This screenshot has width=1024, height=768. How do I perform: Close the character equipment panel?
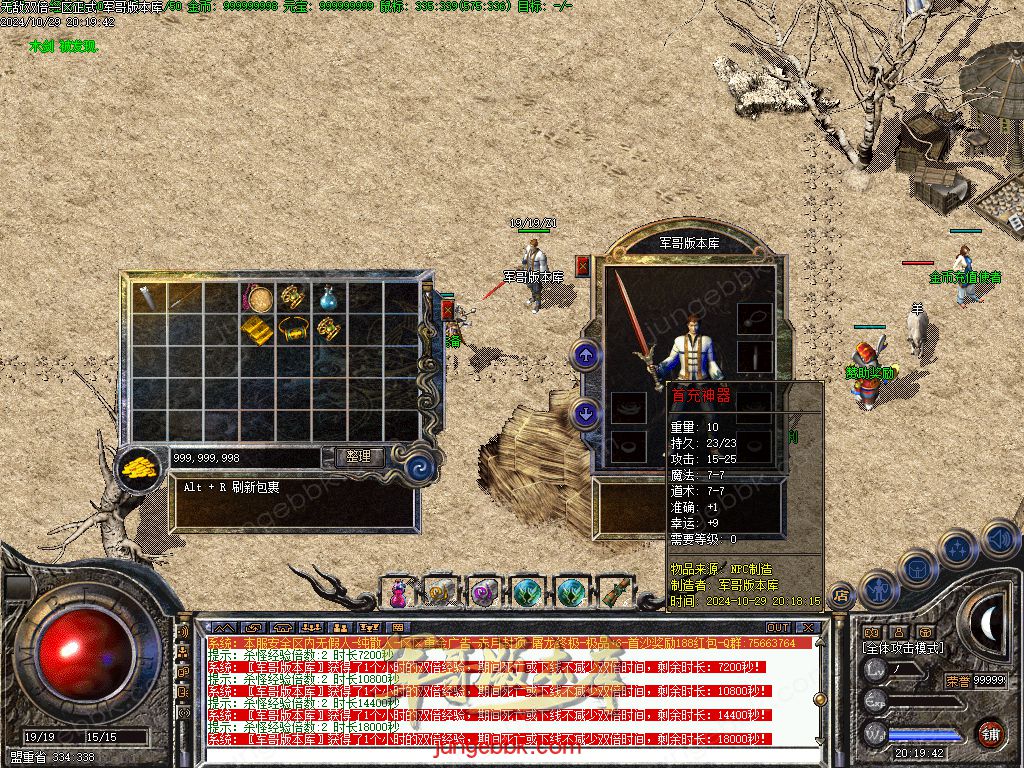tap(583, 266)
